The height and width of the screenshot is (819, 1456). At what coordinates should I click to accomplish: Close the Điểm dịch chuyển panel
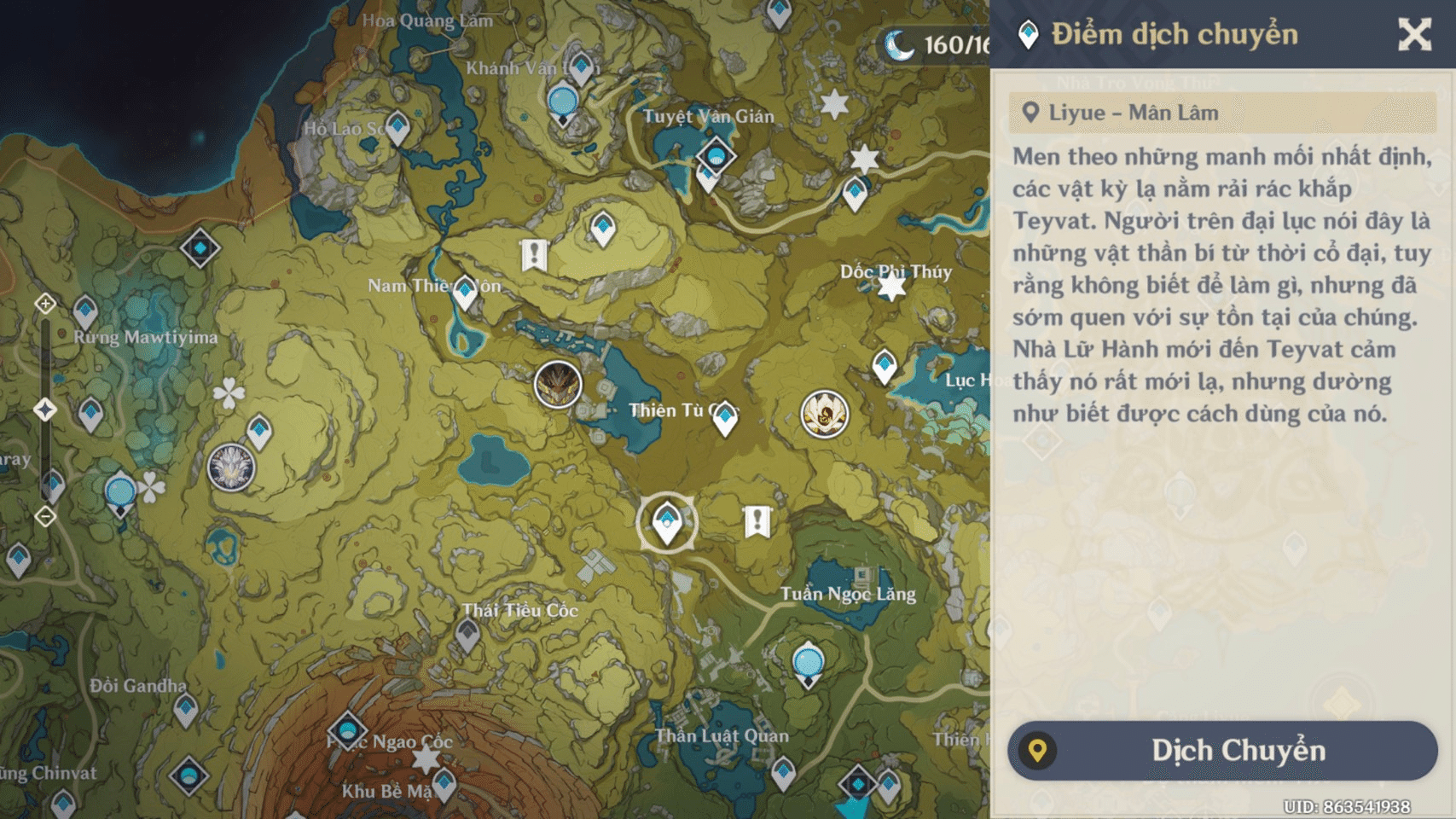[1414, 35]
